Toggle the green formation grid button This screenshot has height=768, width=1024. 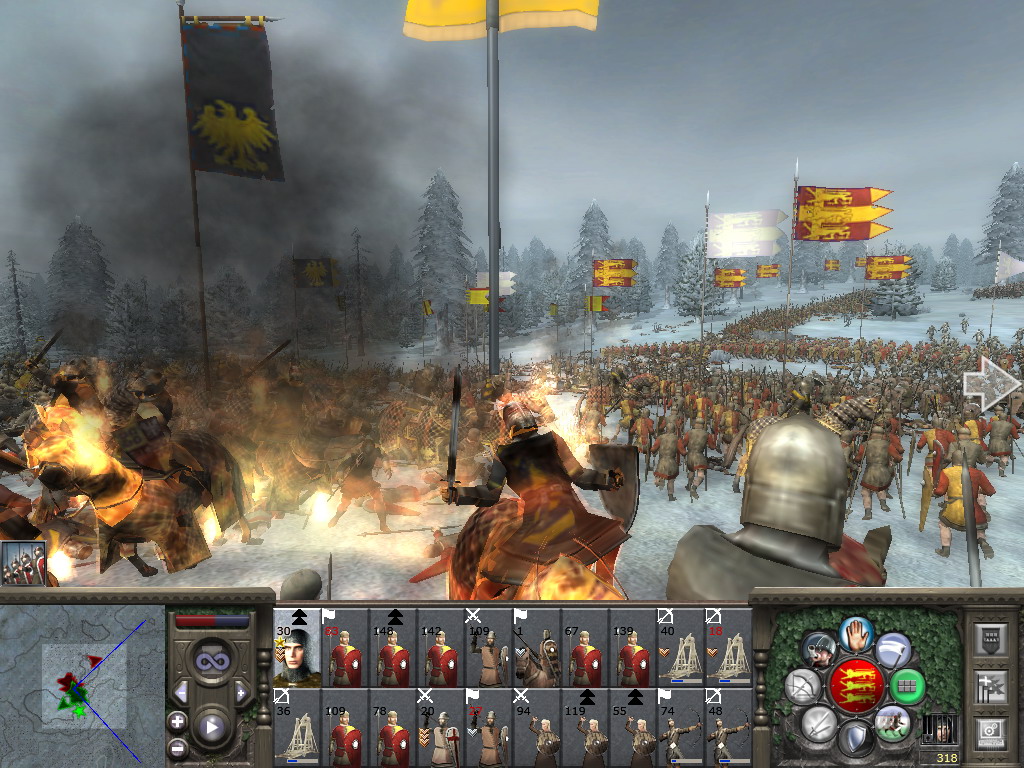pos(907,686)
